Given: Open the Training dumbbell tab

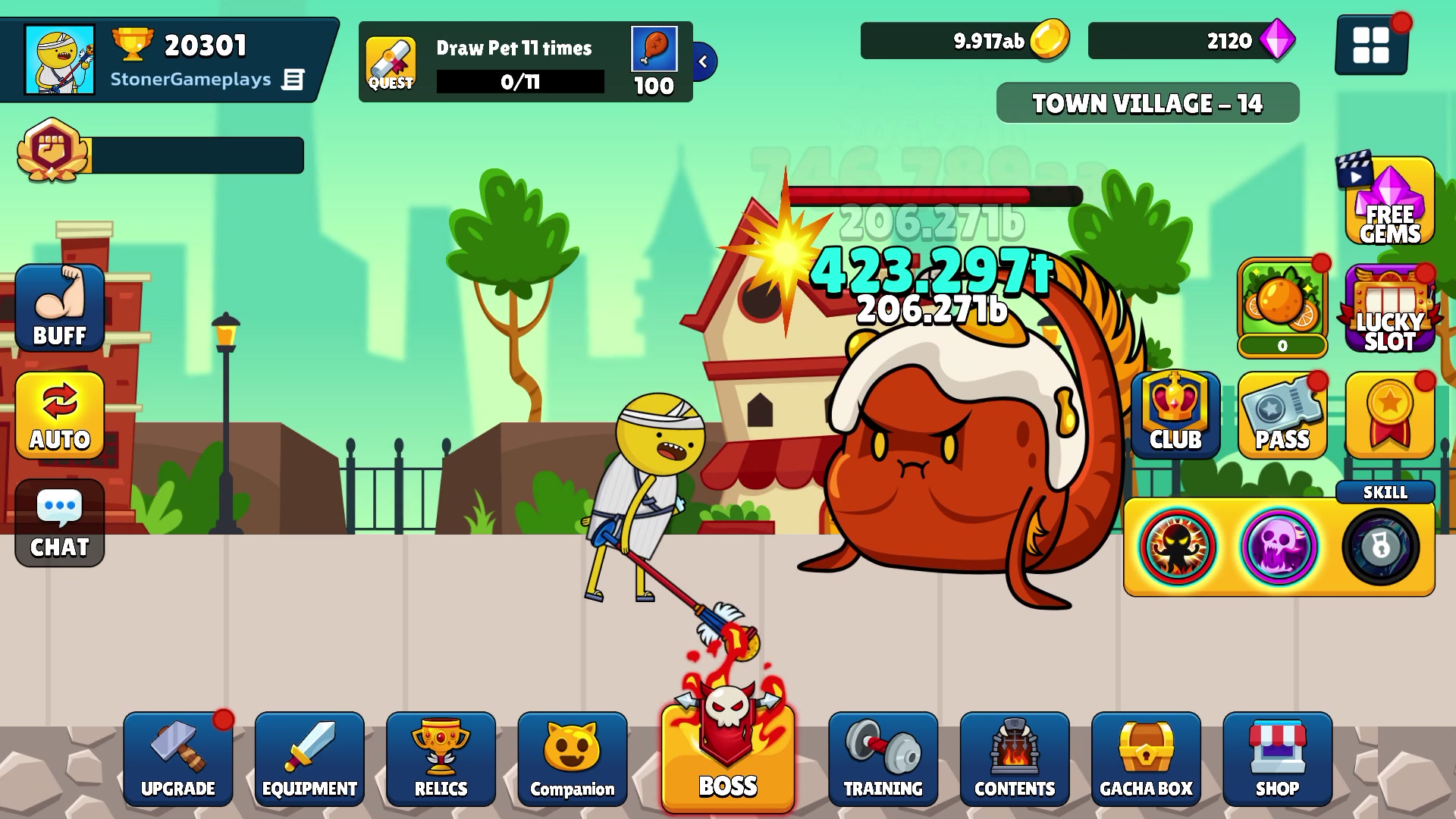Looking at the screenshot, I should [x=882, y=758].
